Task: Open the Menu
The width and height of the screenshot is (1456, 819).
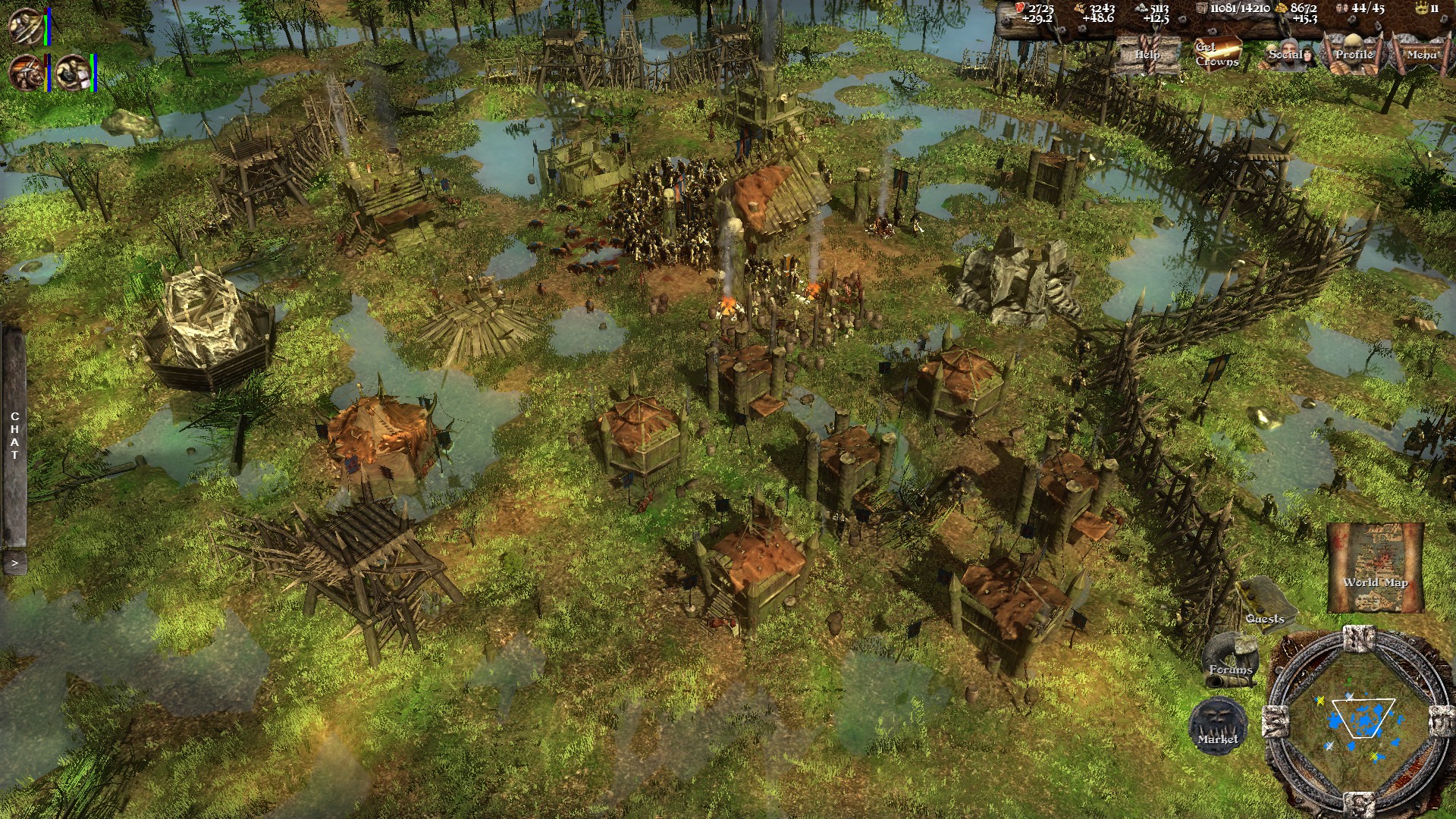Action: click(x=1423, y=54)
